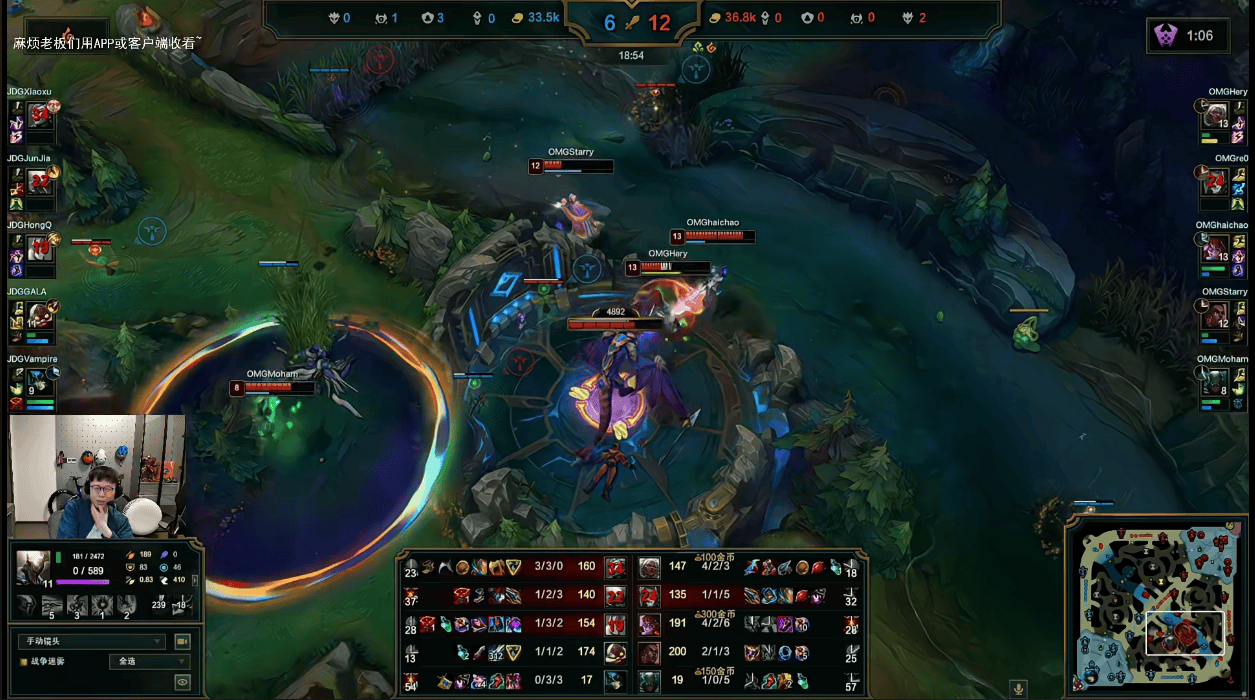Image resolution: width=1255 pixels, height=700 pixels.
Task: Click the webcam overlay of the streamer
Action: click(x=97, y=477)
